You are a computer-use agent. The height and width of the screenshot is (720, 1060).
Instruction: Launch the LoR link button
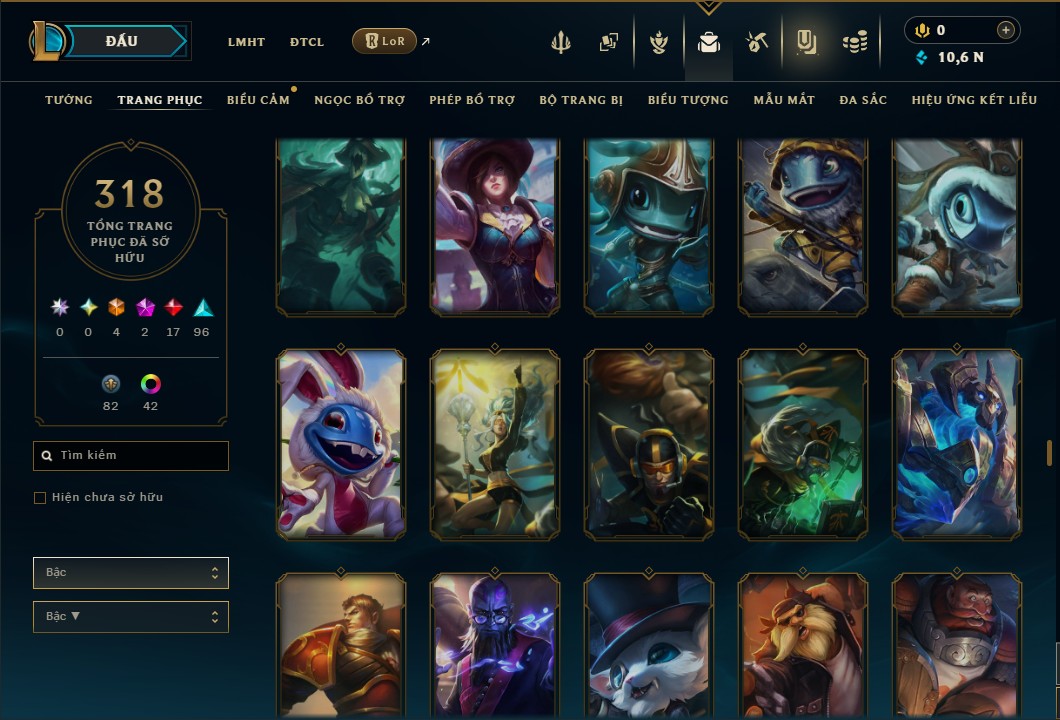[x=385, y=41]
